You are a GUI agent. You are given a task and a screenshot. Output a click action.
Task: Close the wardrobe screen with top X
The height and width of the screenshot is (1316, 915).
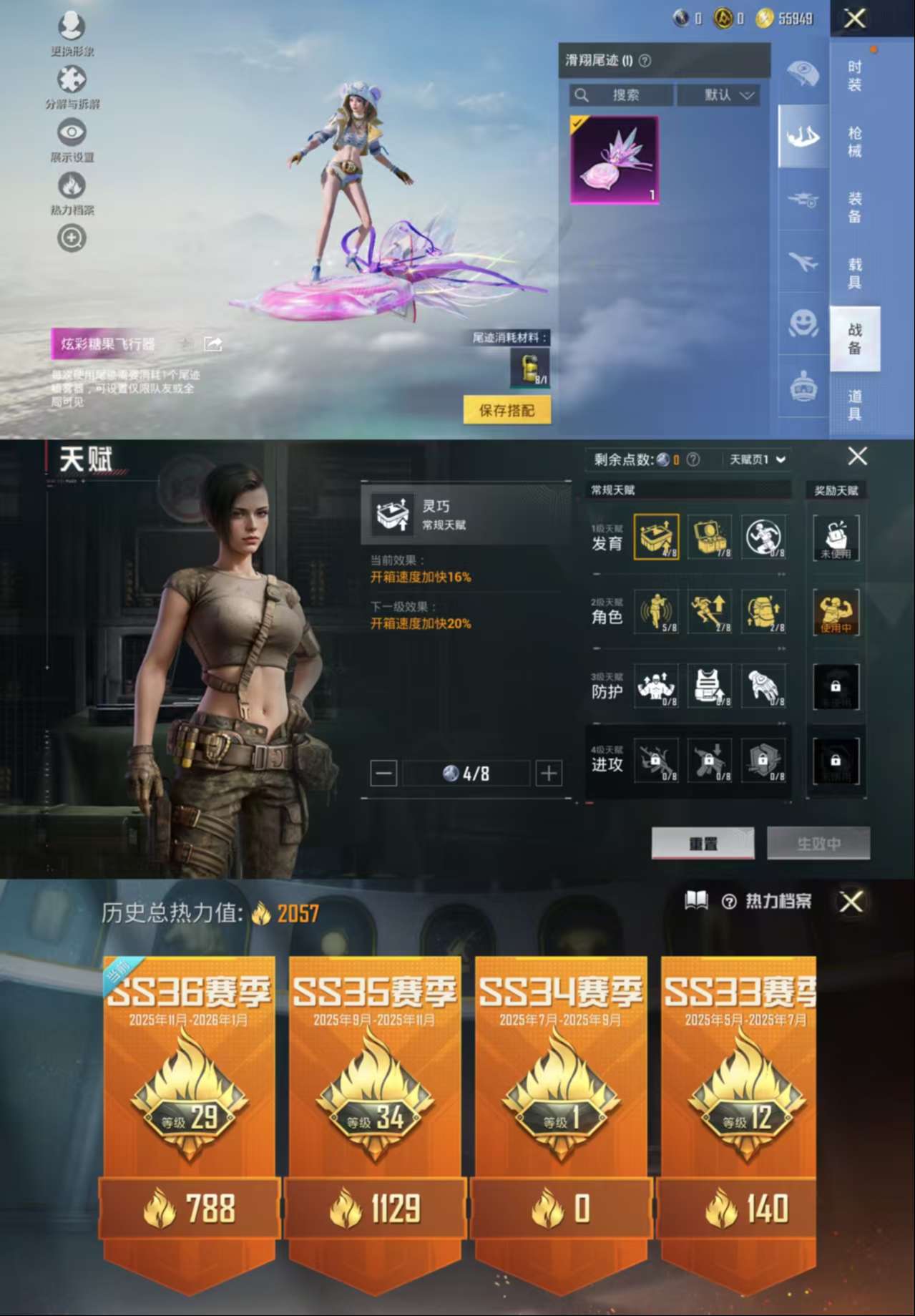855,19
